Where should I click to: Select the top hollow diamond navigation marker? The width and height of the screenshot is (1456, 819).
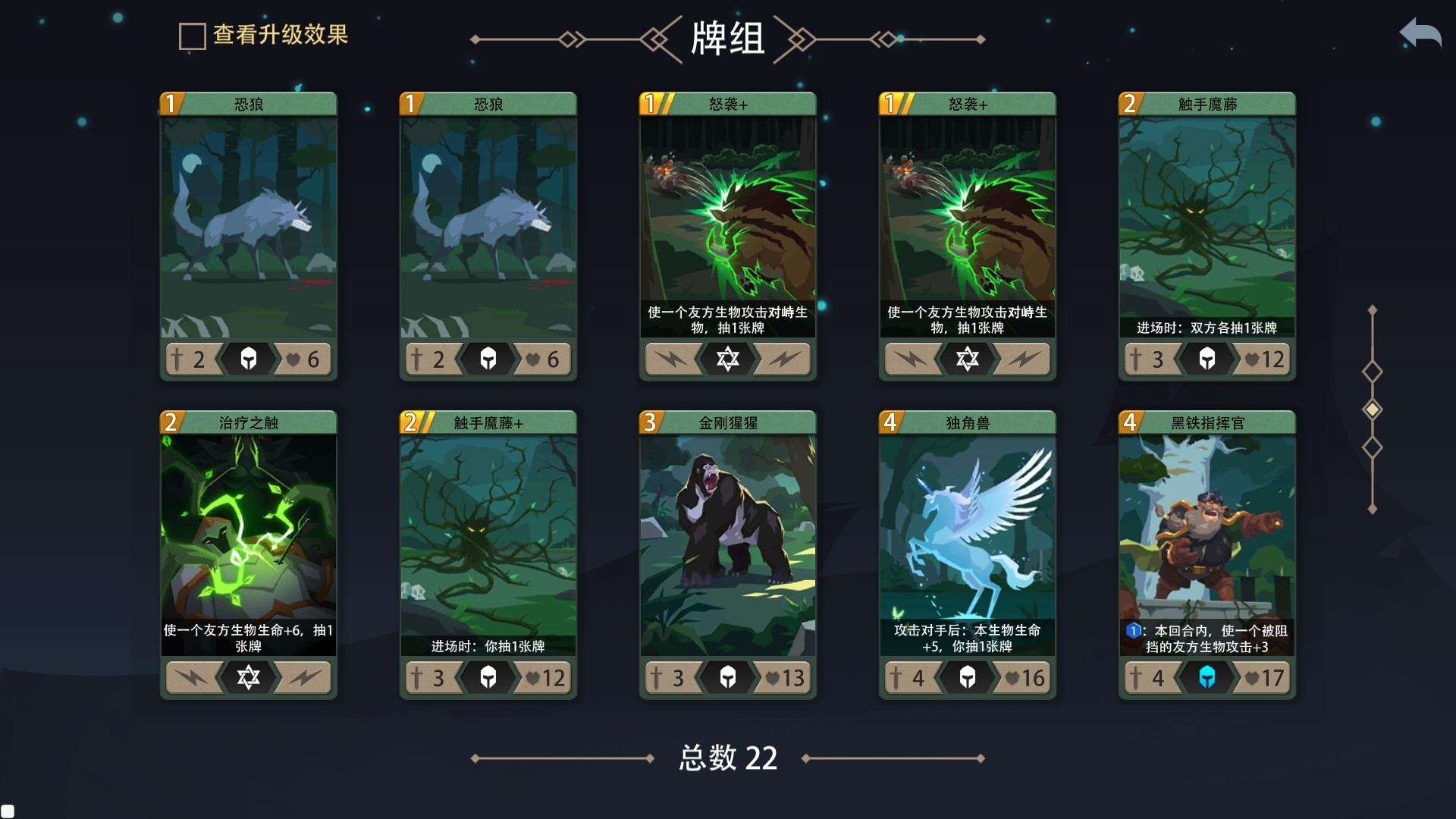tap(1373, 372)
